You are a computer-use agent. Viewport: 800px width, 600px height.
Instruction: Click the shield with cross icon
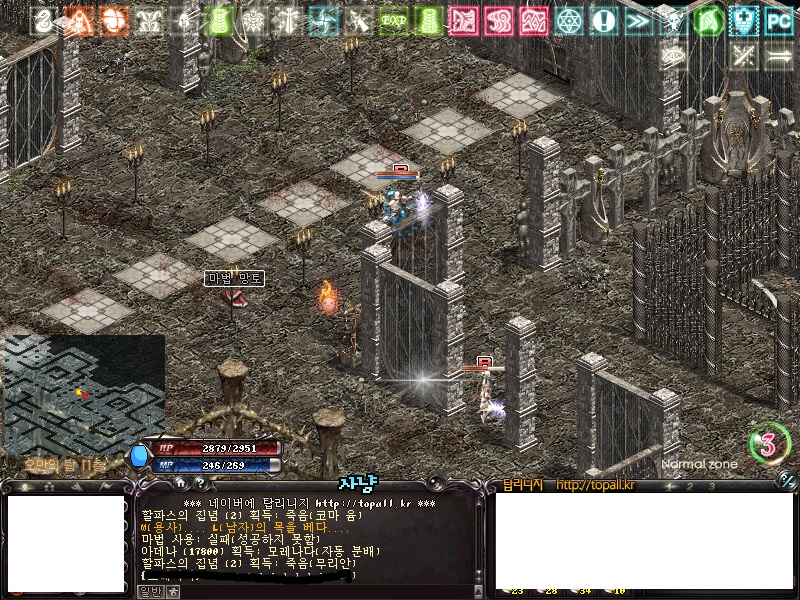coord(743,20)
